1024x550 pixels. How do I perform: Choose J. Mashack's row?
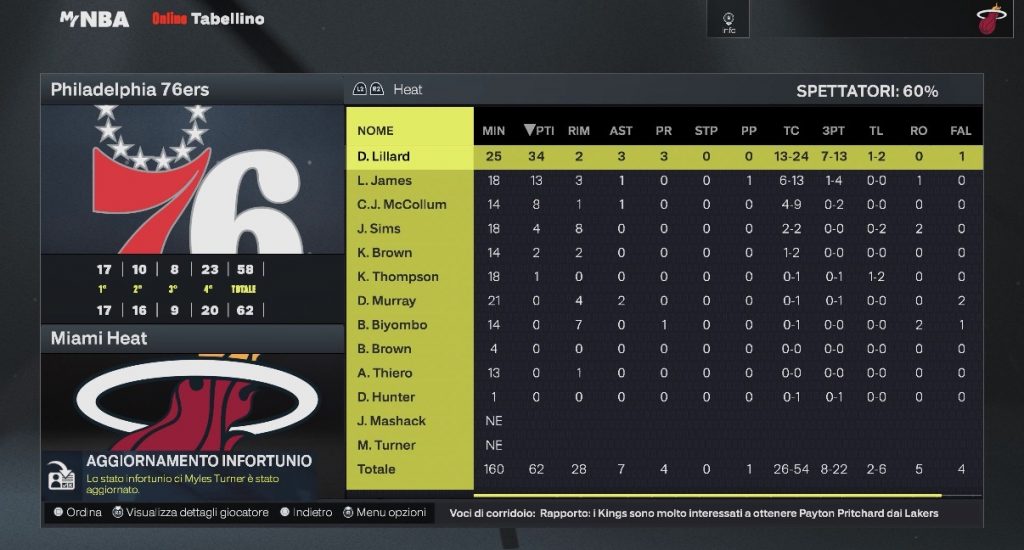[391, 421]
